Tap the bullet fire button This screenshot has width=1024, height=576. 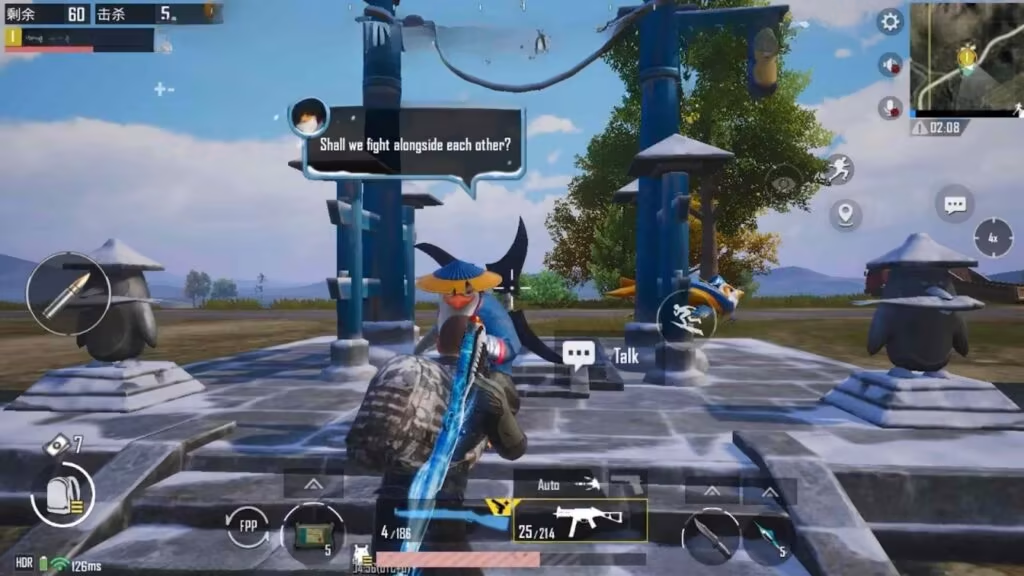click(68, 293)
